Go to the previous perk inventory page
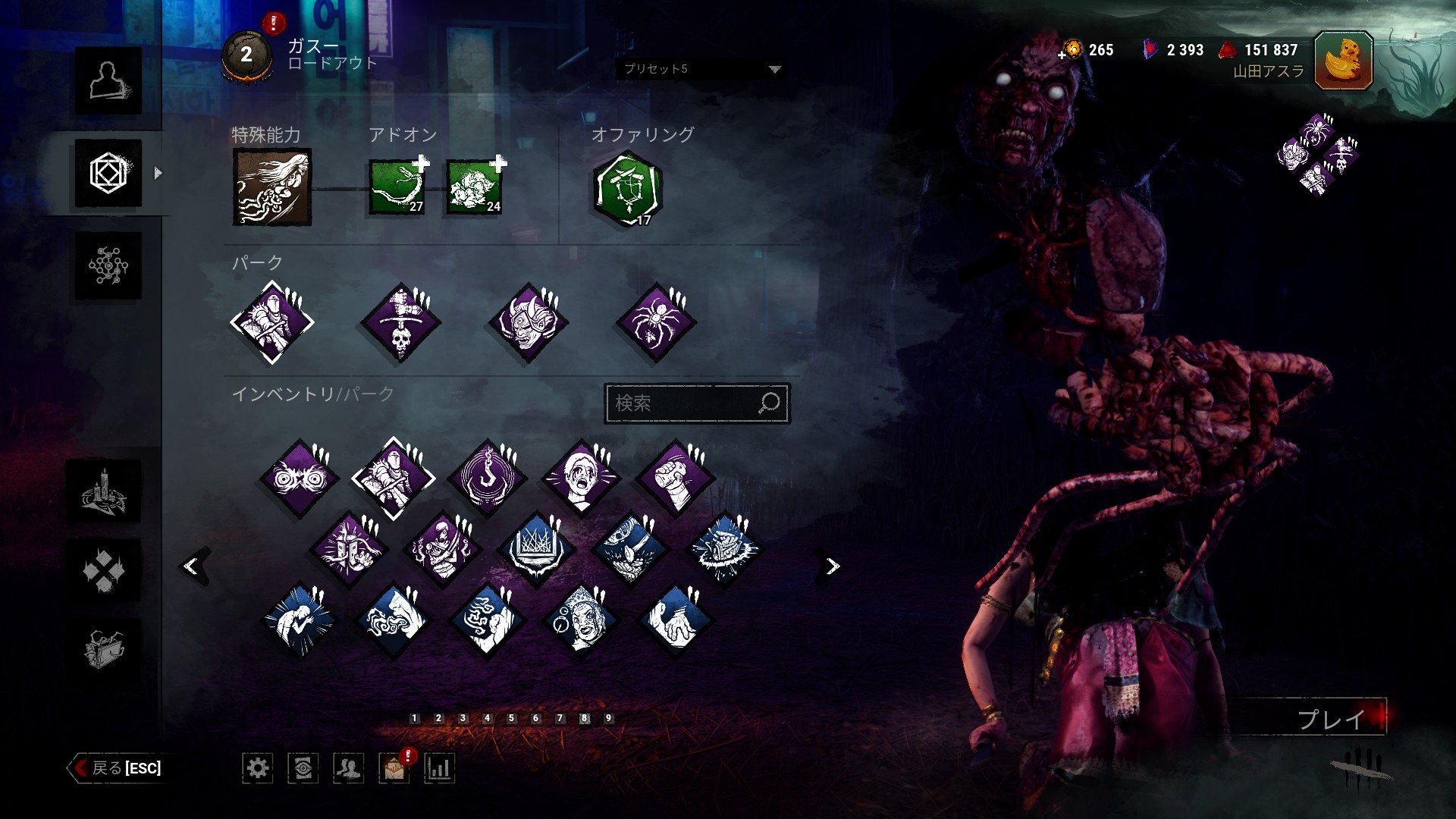 click(192, 566)
